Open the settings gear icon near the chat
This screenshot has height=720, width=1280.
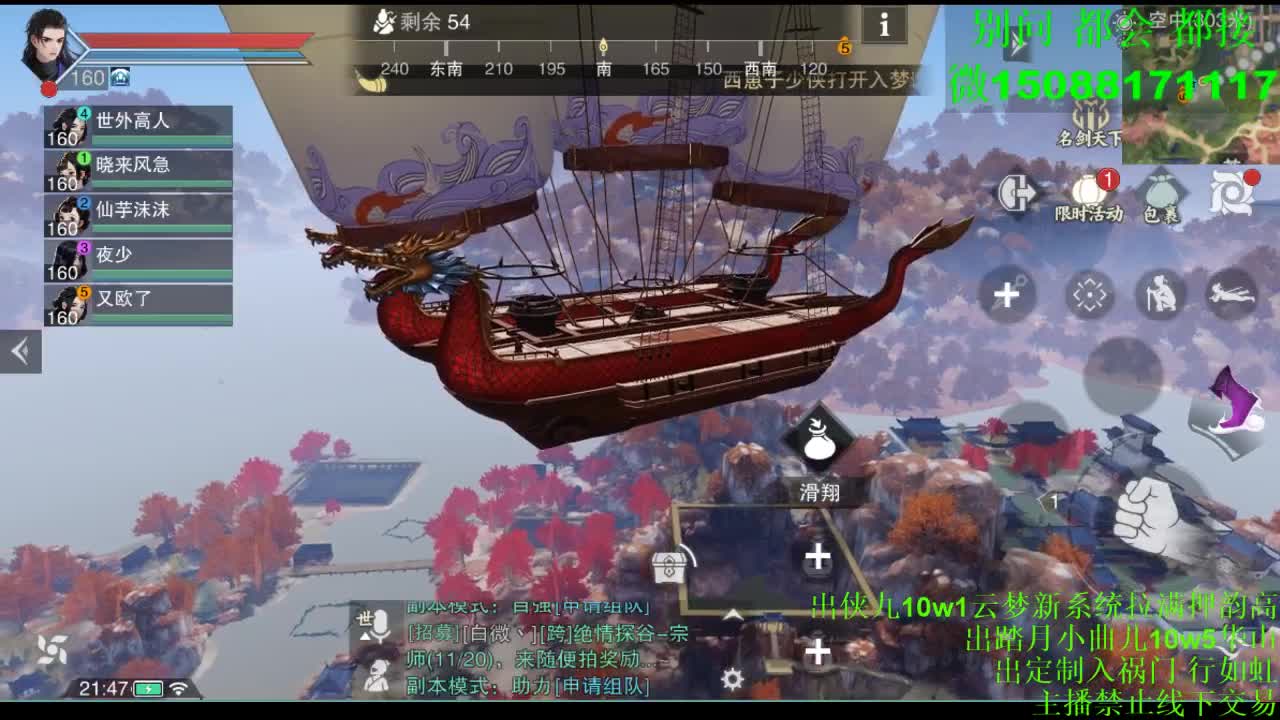tap(732, 679)
